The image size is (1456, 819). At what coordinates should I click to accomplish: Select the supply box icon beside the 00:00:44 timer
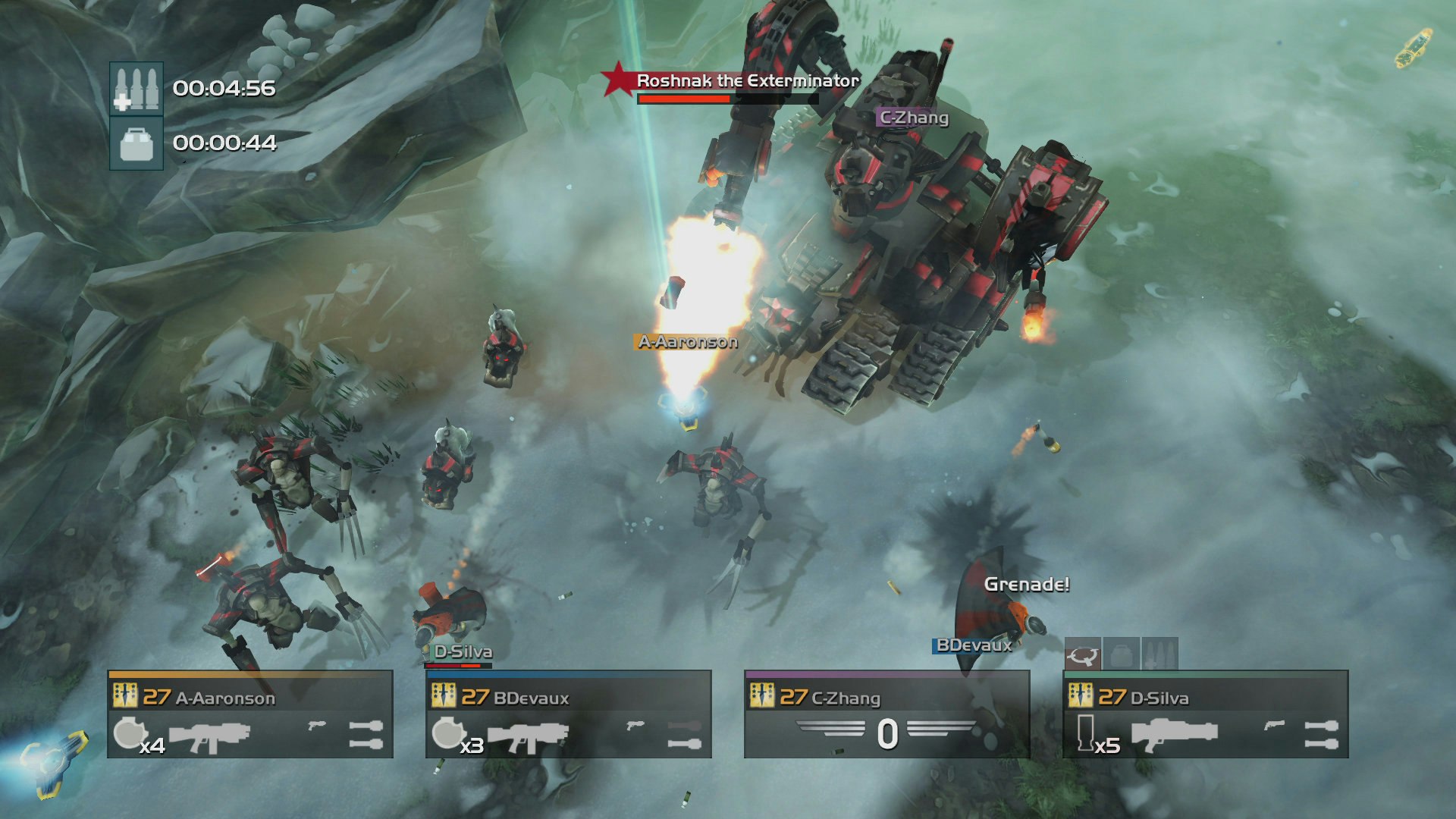coord(136,144)
